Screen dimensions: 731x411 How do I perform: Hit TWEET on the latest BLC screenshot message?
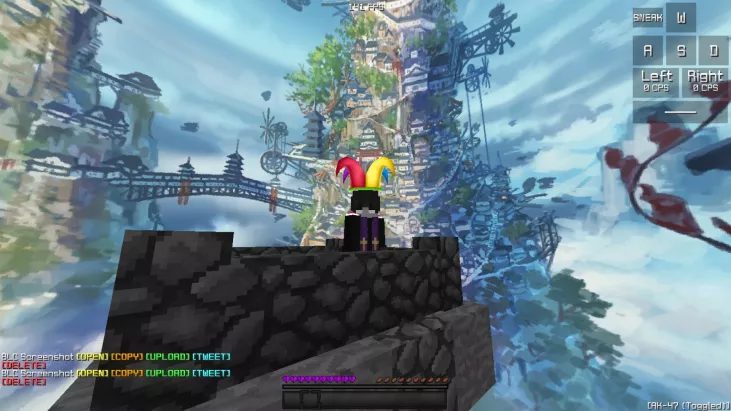(210, 373)
